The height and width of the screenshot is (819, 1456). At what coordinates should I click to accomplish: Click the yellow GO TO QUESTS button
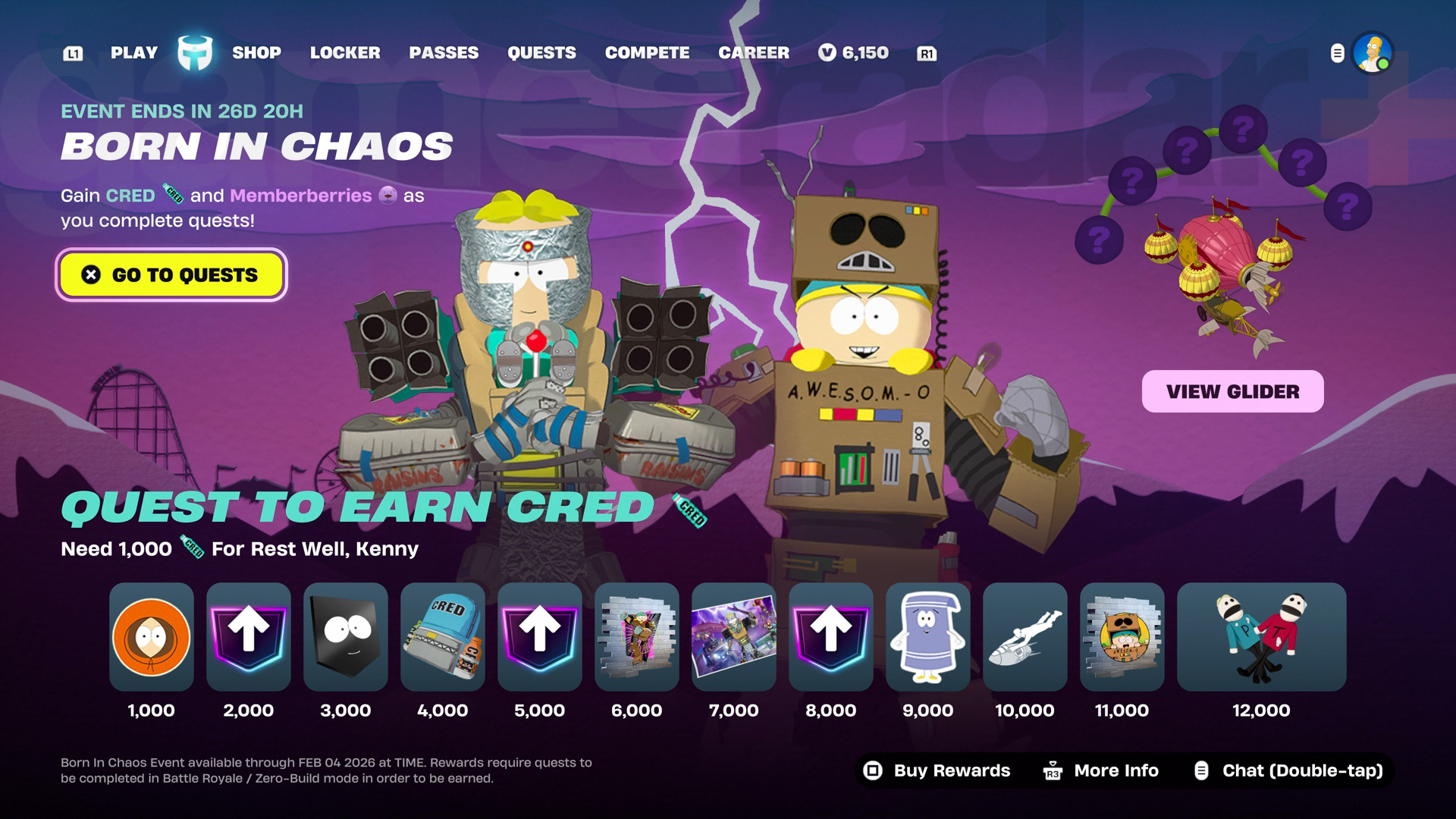coord(171,275)
